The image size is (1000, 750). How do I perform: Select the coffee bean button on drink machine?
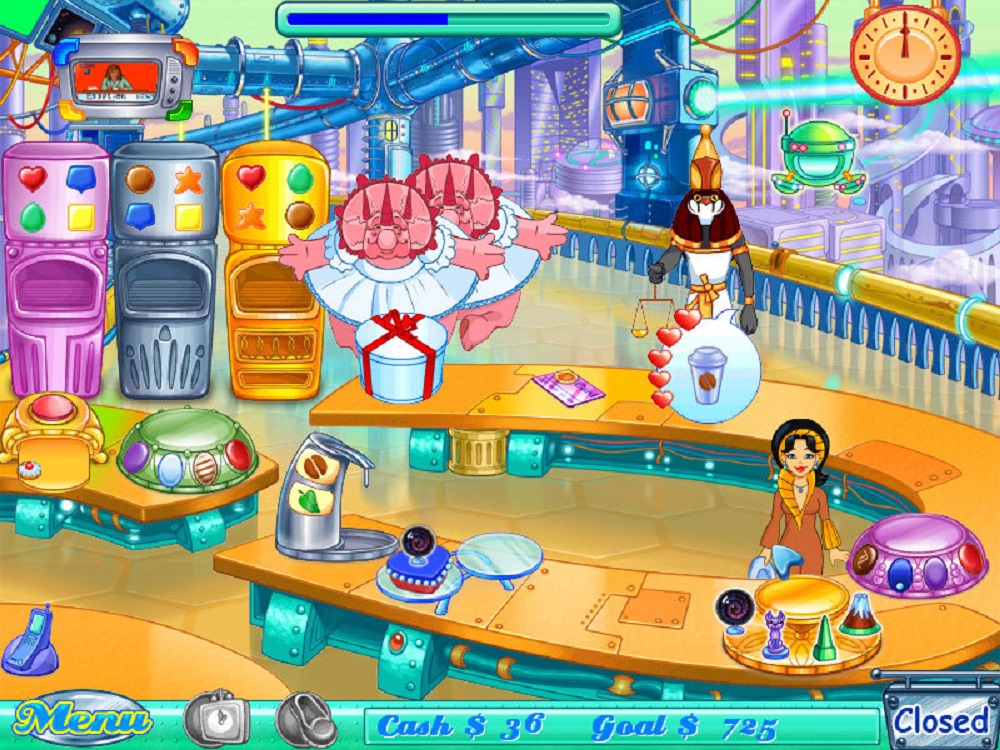tap(318, 468)
